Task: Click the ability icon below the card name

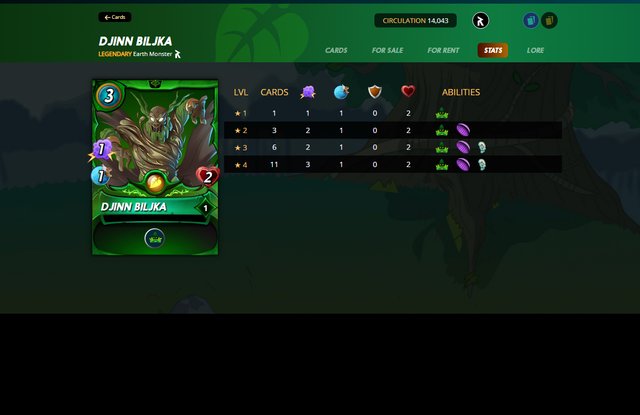Action: coord(154,237)
